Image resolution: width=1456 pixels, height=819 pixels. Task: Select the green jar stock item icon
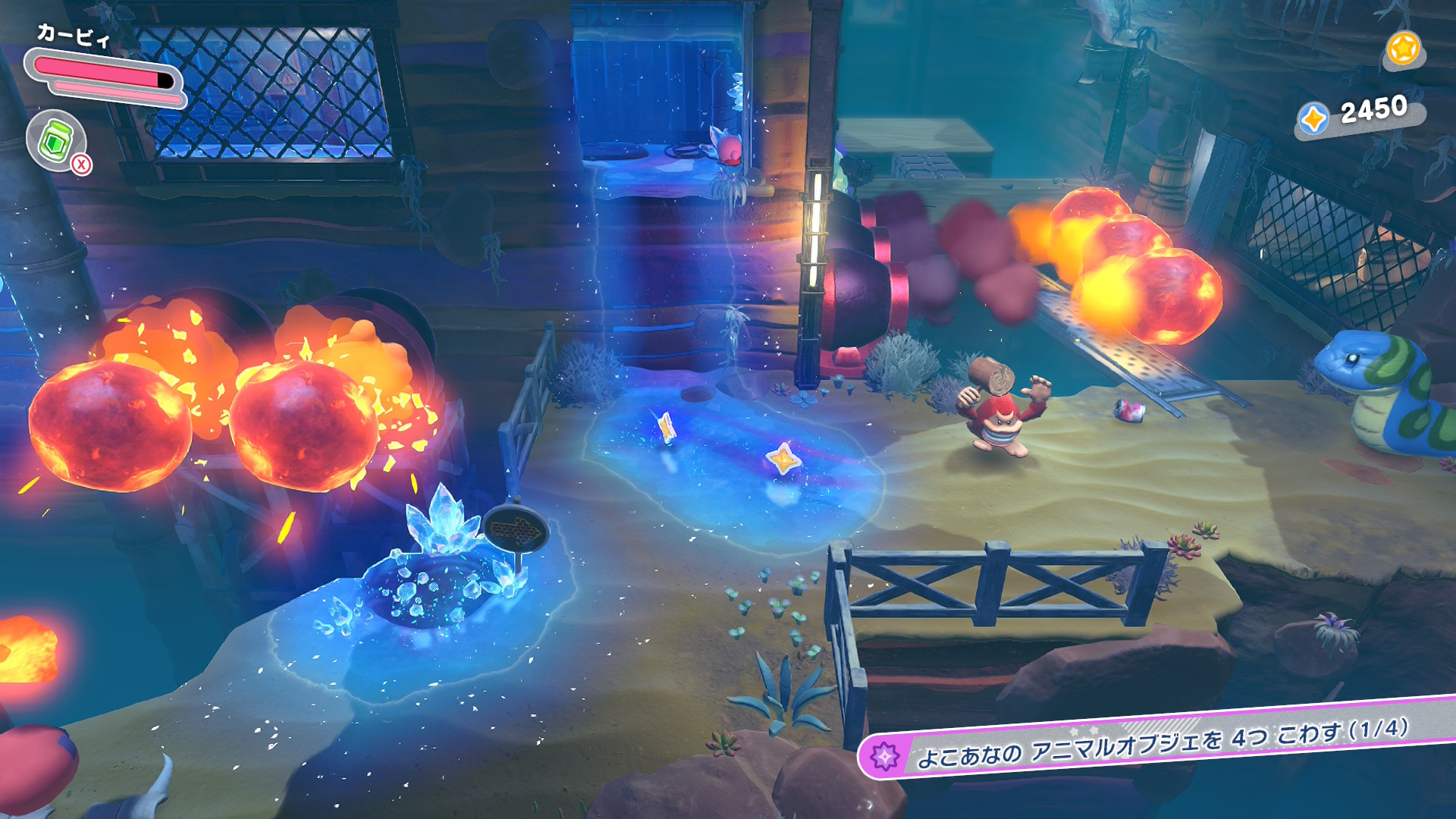(55, 141)
